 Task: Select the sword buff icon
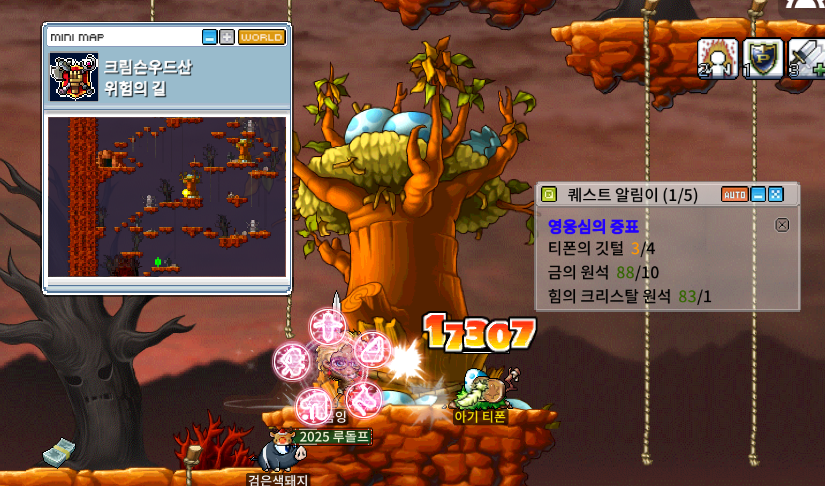806,57
